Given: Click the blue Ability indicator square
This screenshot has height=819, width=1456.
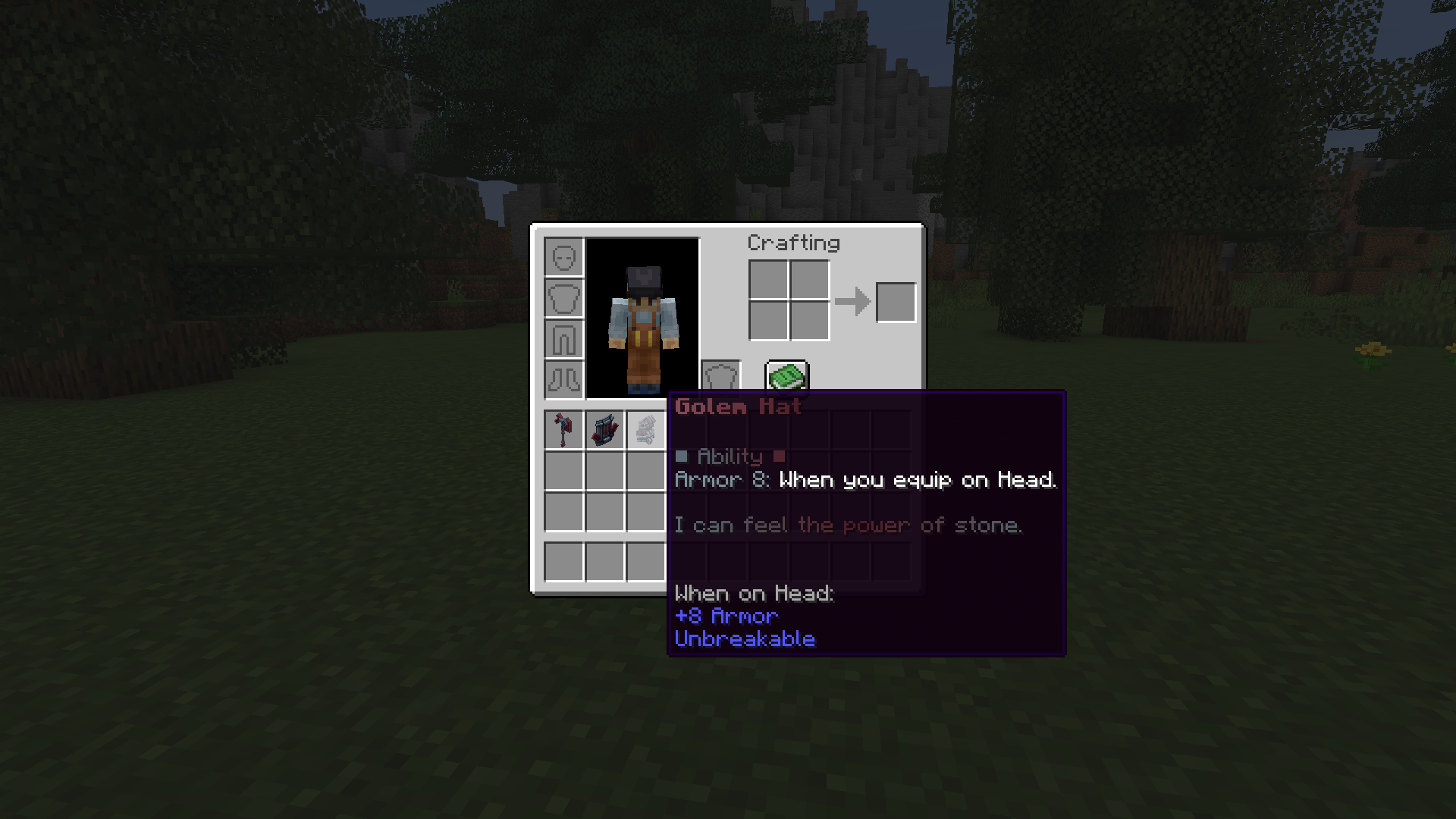Looking at the screenshot, I should (x=682, y=456).
